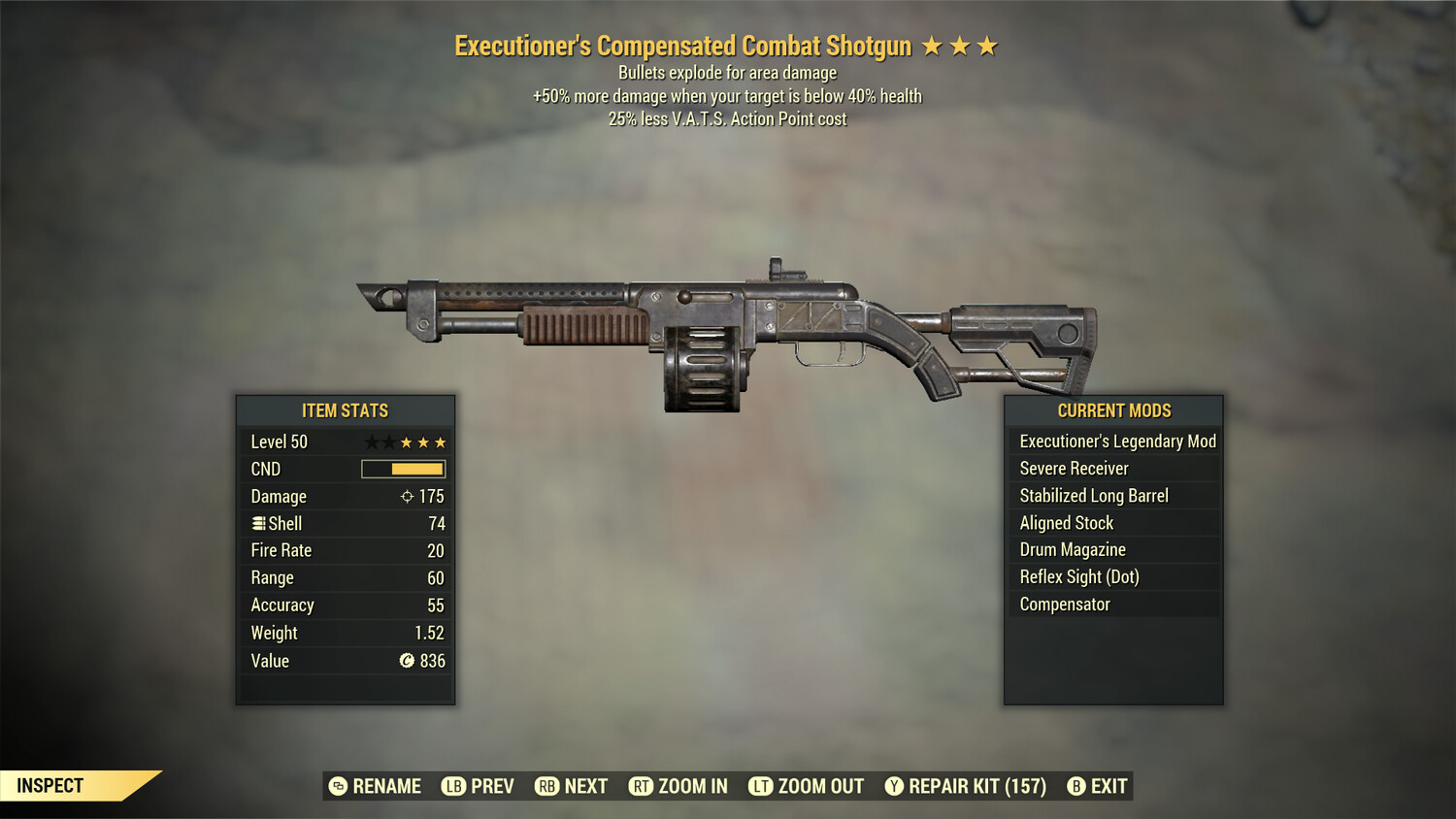Select the INSPECT tab label
The height and width of the screenshot is (819, 1456).
pos(50,785)
